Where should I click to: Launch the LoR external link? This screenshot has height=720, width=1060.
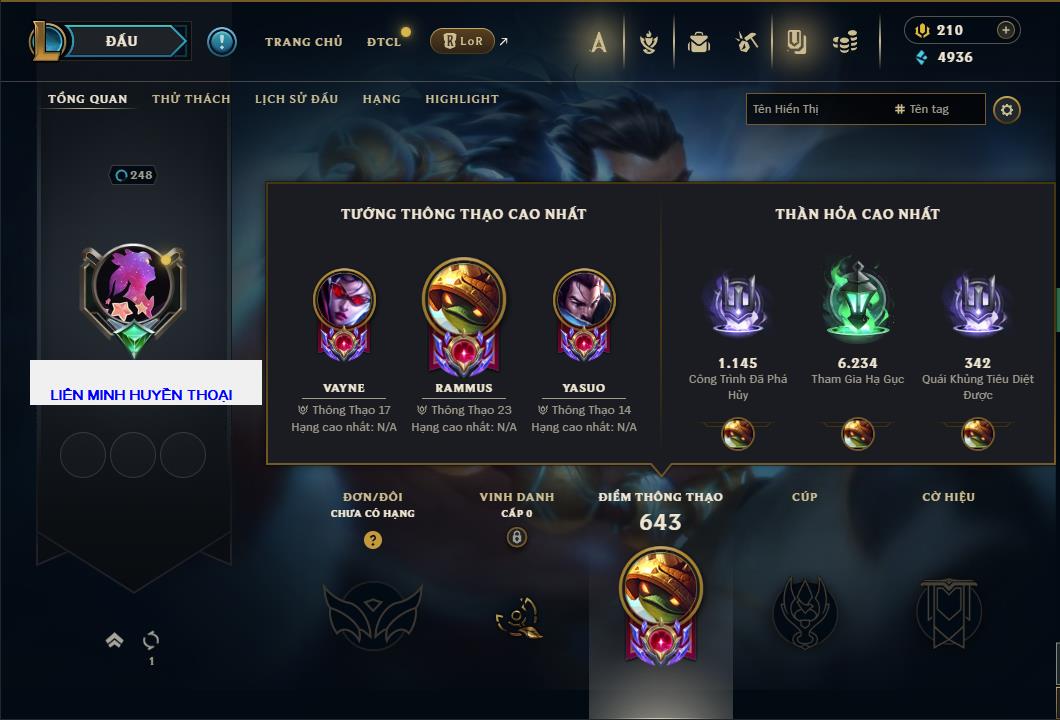[463, 42]
